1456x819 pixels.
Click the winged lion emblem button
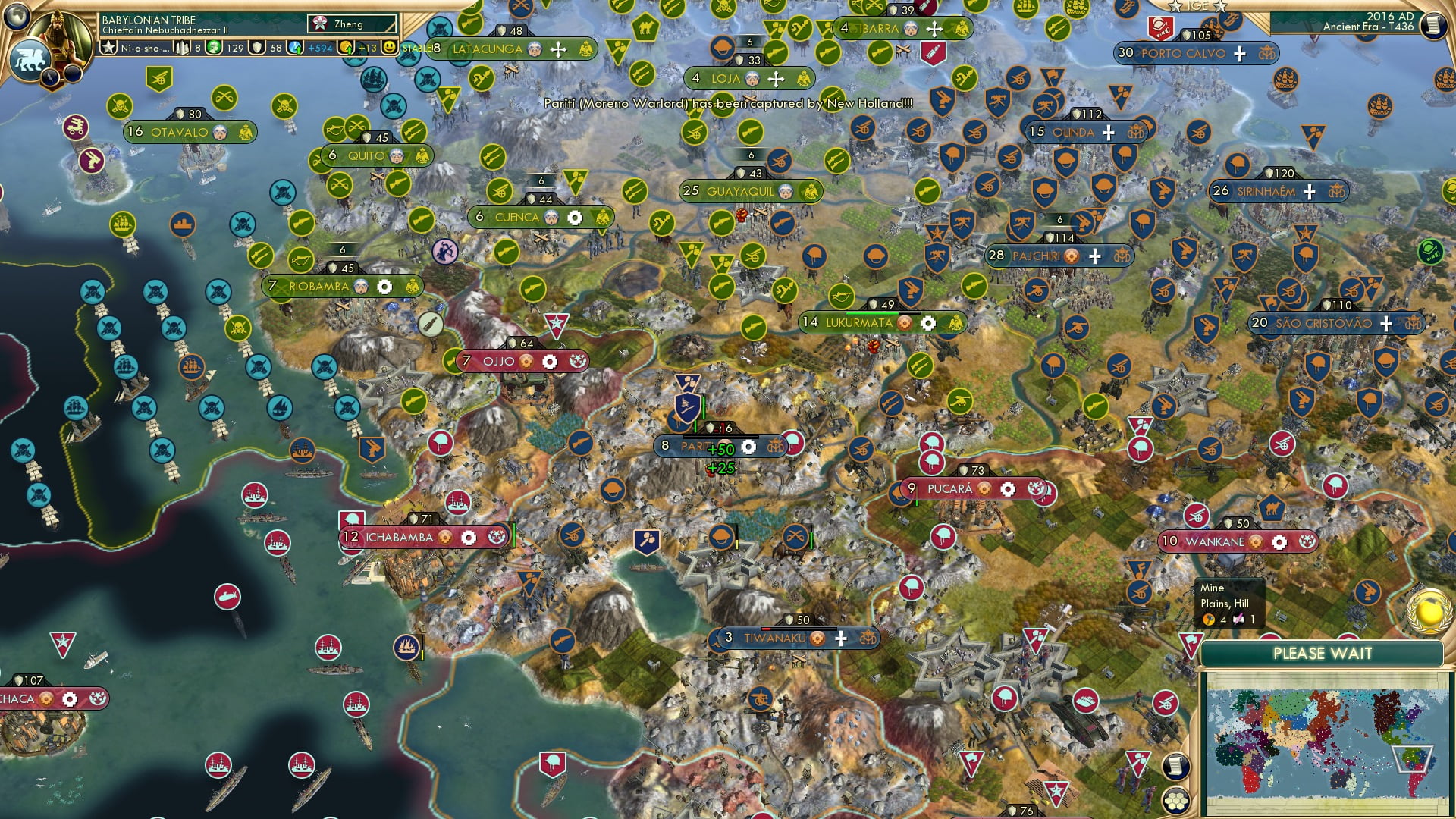30,58
